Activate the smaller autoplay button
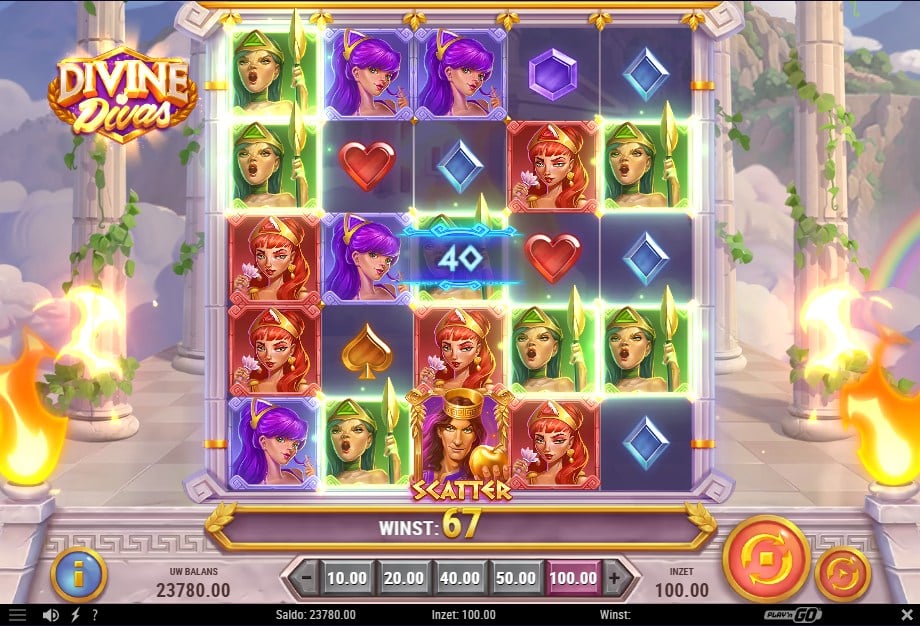 point(843,574)
